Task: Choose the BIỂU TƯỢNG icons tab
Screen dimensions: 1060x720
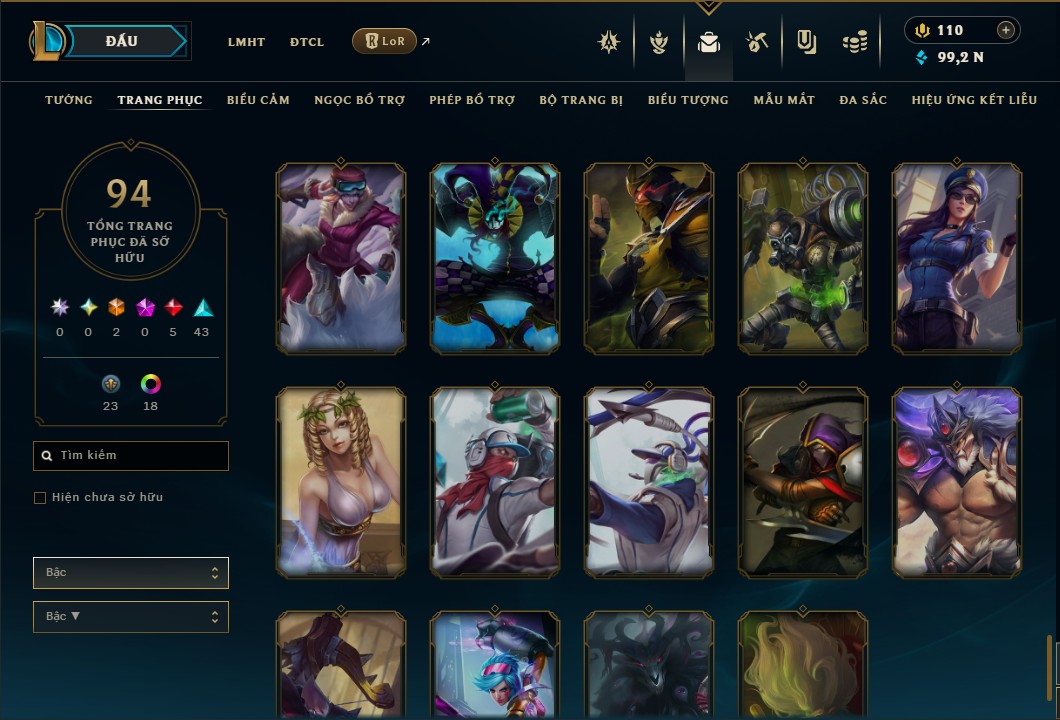Action: click(x=688, y=100)
